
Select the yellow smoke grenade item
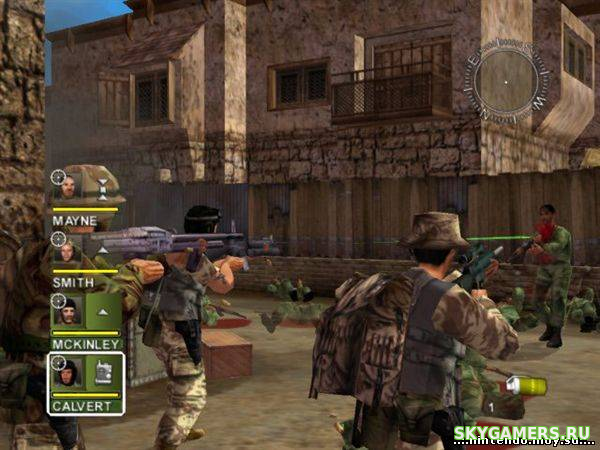[x=527, y=386]
